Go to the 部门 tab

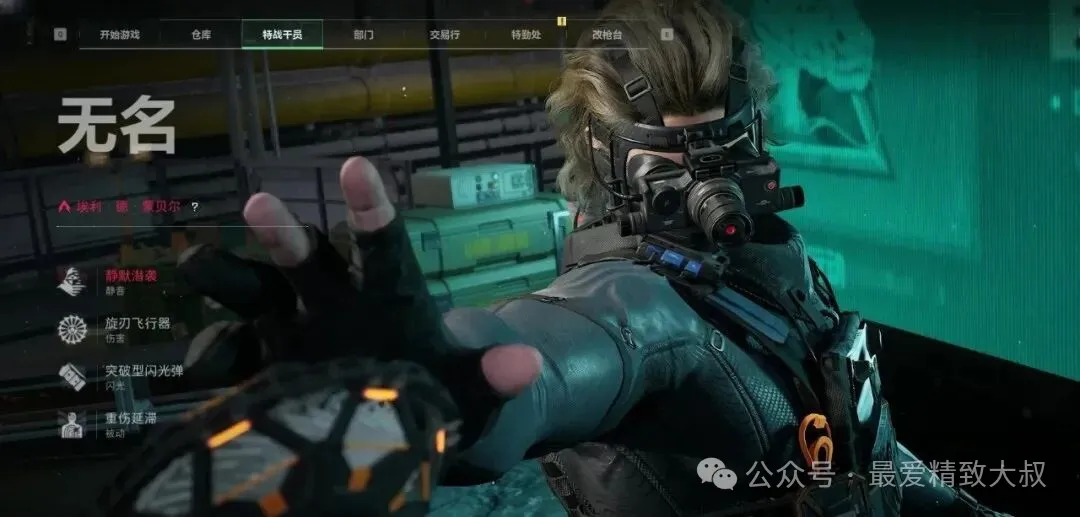363,35
